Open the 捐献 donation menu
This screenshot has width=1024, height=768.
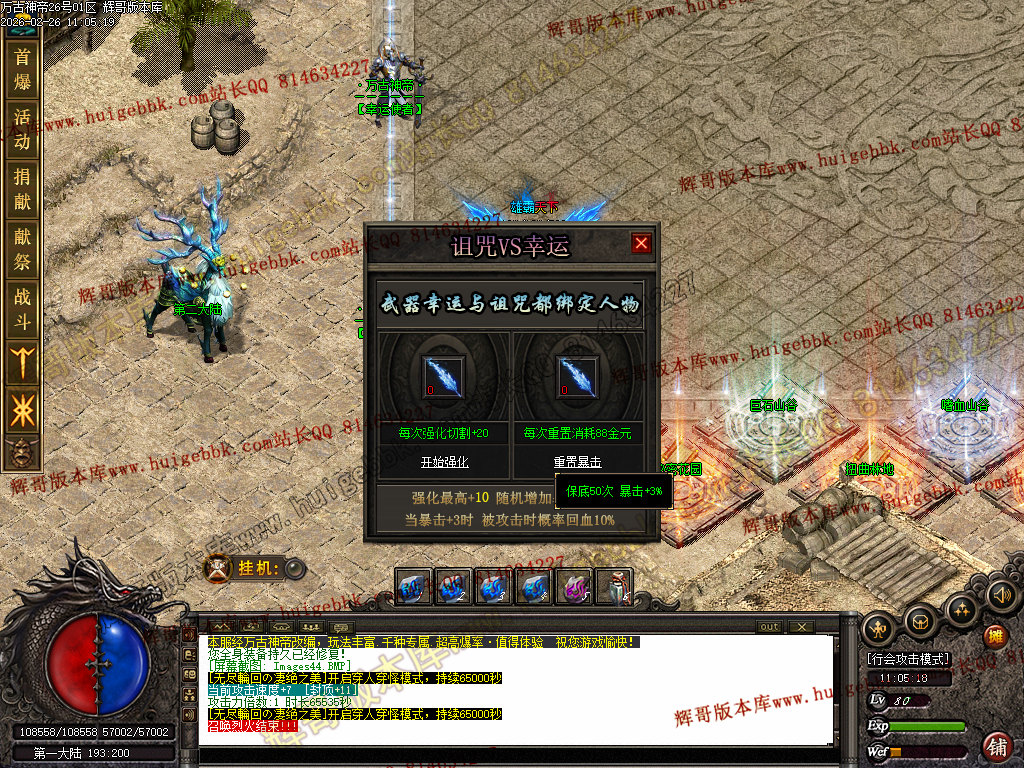click(22, 189)
